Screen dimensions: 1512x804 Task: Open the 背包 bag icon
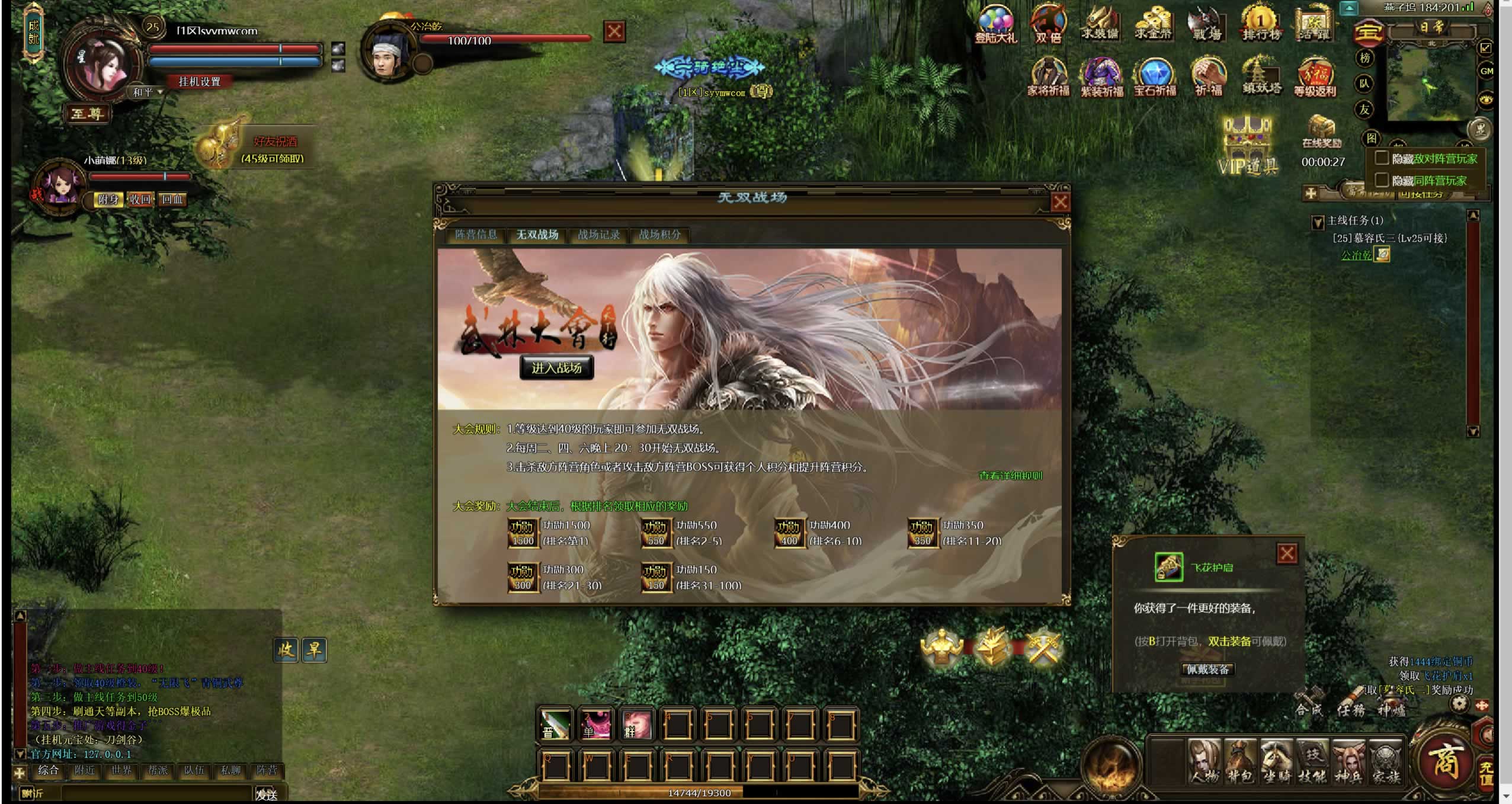1240,761
